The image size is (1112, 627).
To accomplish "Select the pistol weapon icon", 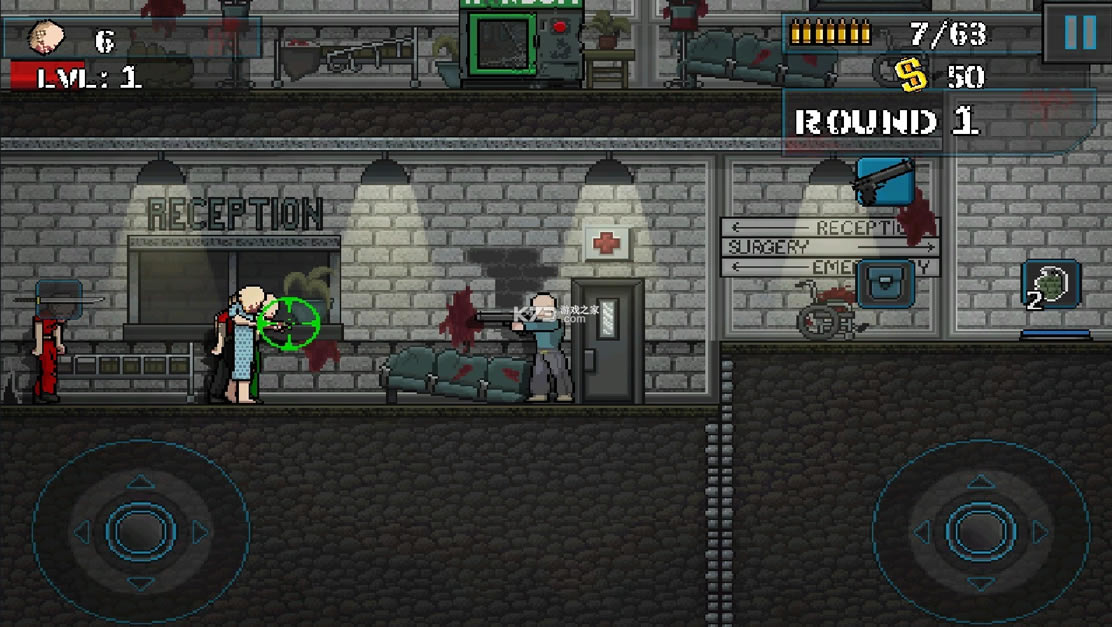I will [x=884, y=182].
